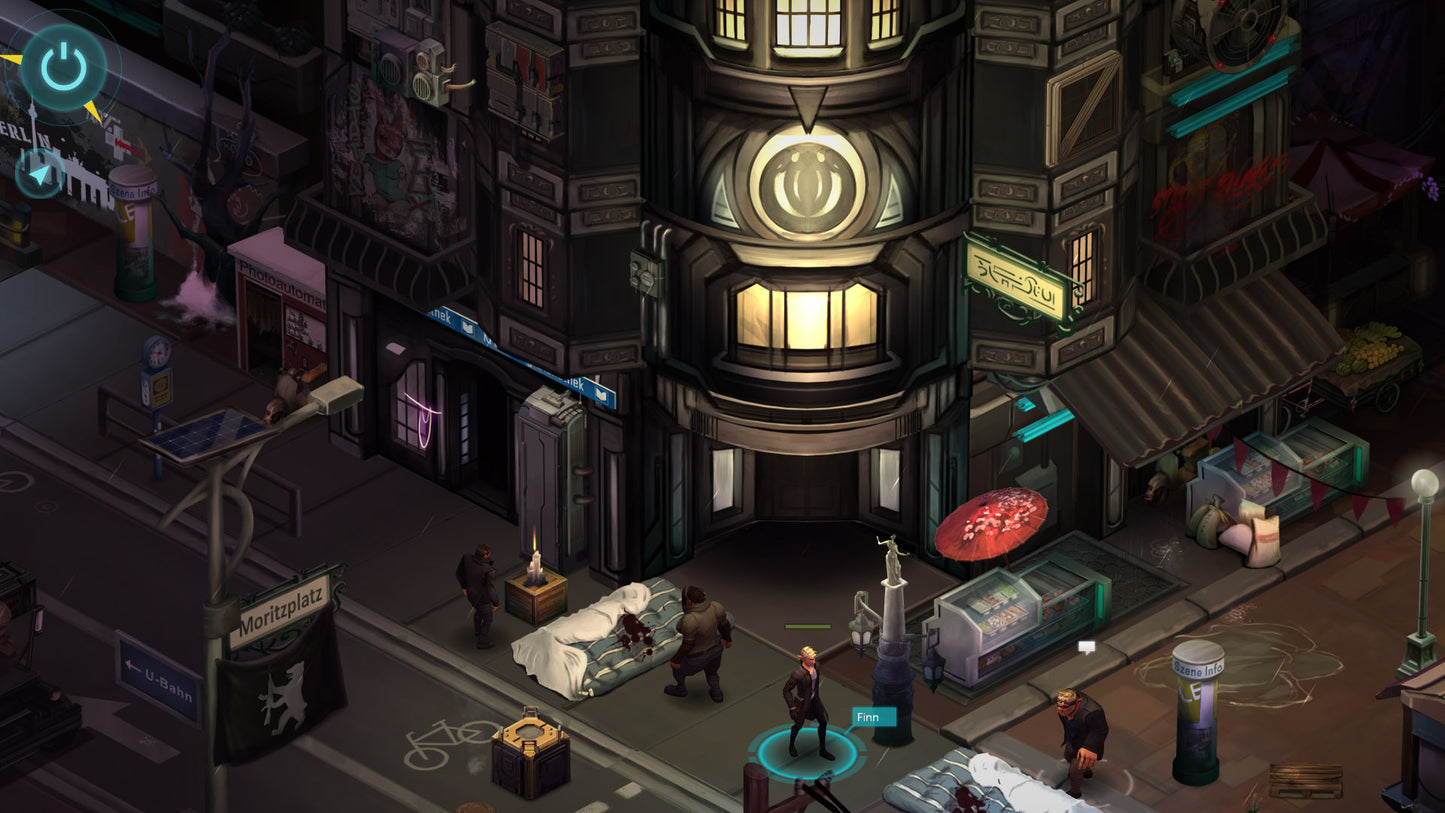The height and width of the screenshot is (813, 1445).
Task: Click the NPC standing by the neon doorway
Action: click(x=478, y=590)
